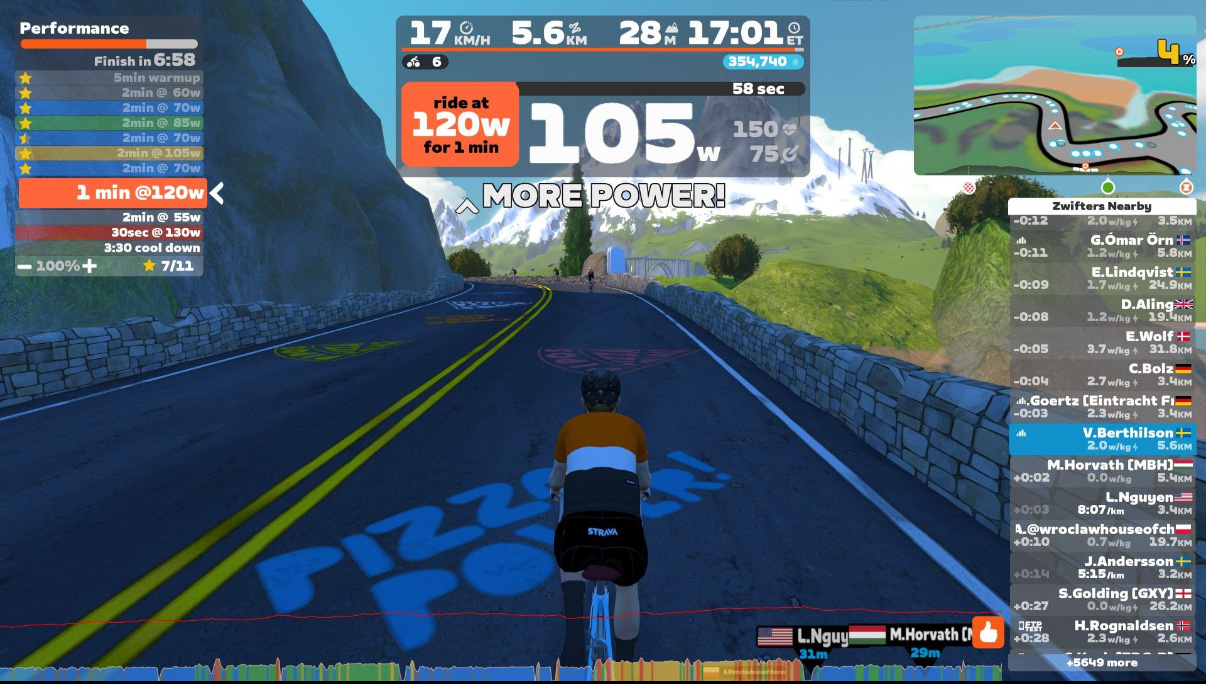Collapse the workout panel with the white arrow

coord(217,193)
